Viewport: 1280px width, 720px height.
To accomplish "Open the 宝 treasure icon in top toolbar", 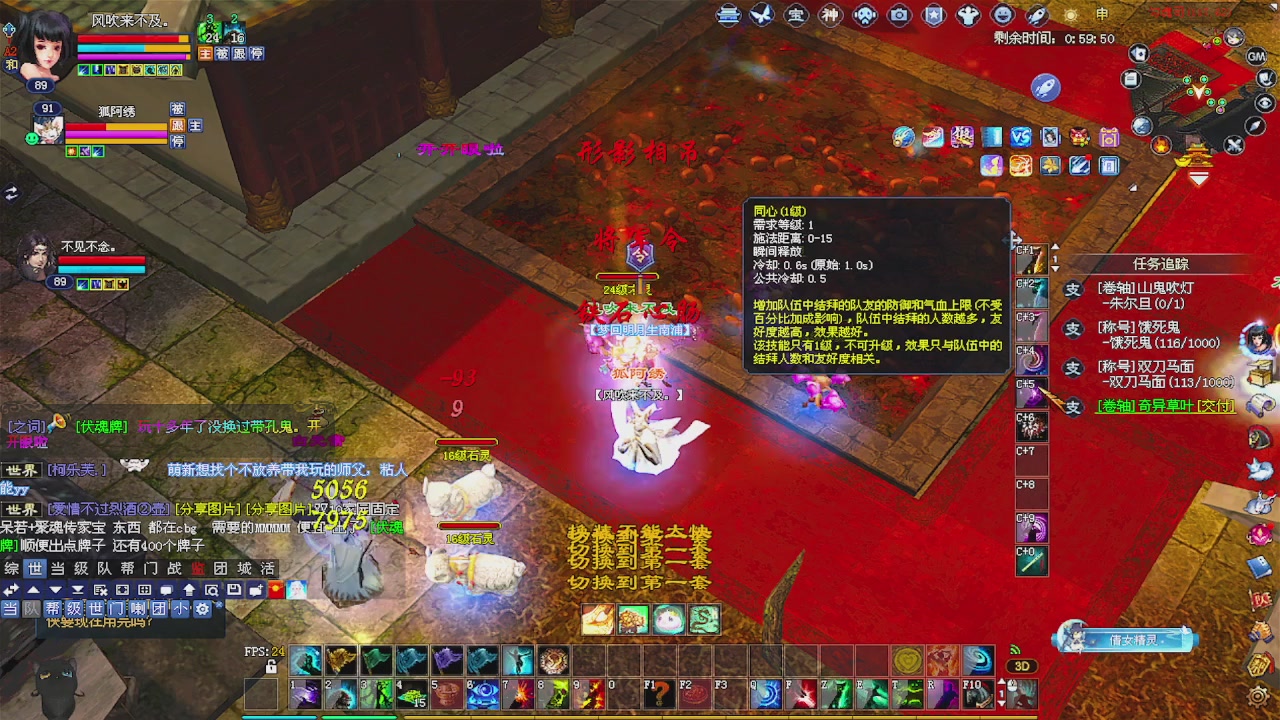I will click(797, 15).
